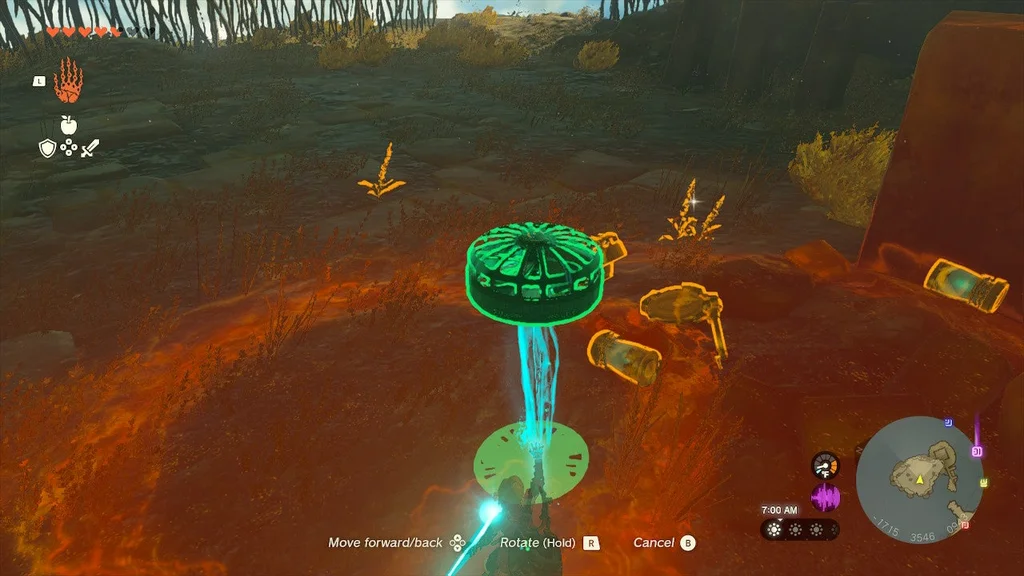Open the apple quick-item icon

click(x=68, y=124)
